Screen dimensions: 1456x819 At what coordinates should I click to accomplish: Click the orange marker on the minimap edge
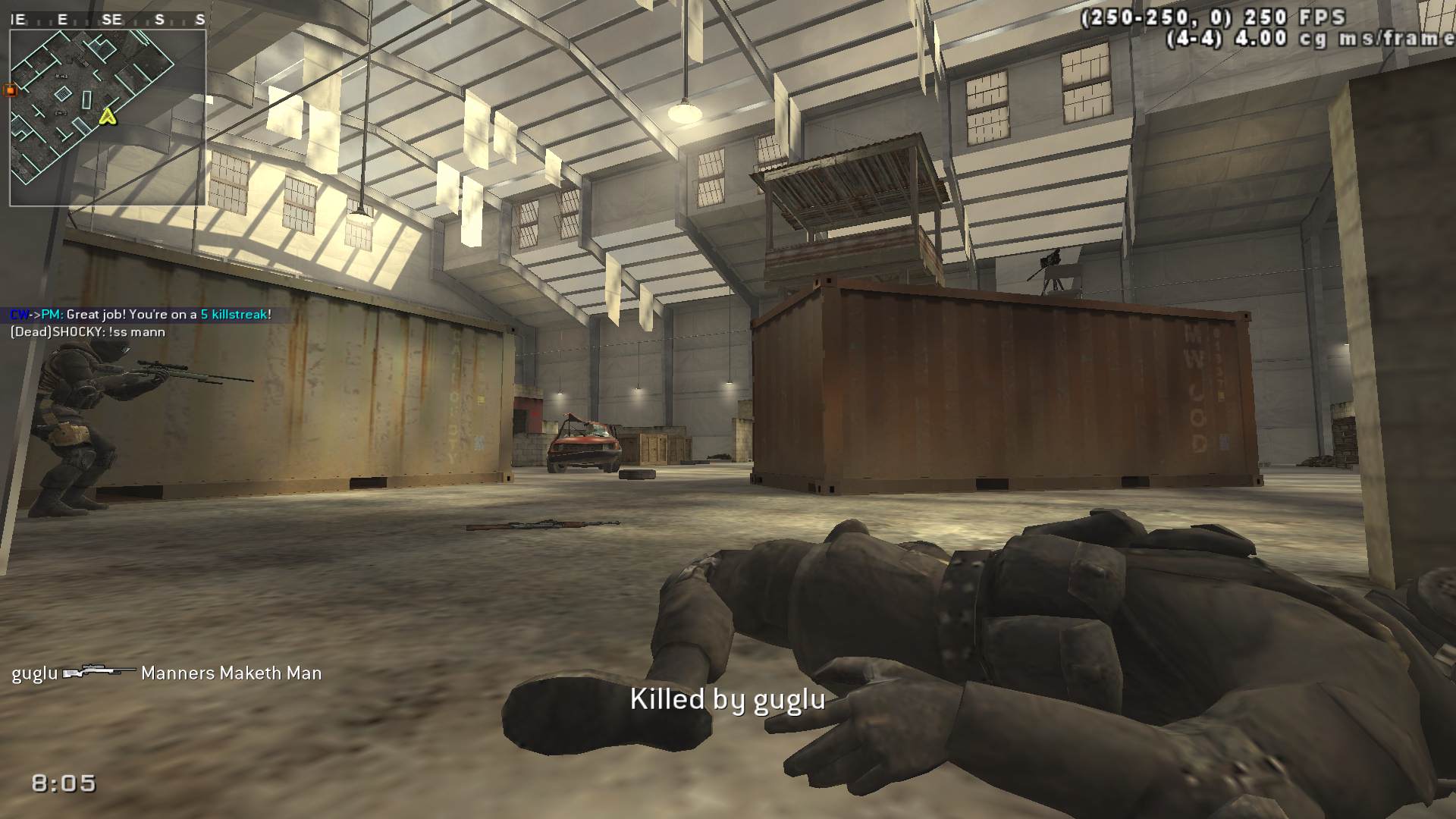click(x=11, y=90)
